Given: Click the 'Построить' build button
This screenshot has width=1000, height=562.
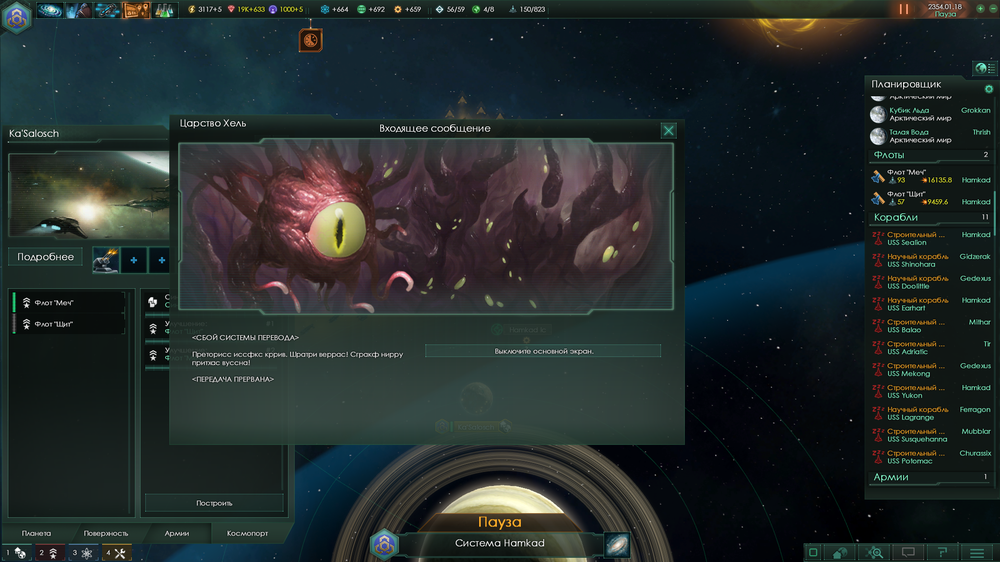Looking at the screenshot, I should [214, 503].
